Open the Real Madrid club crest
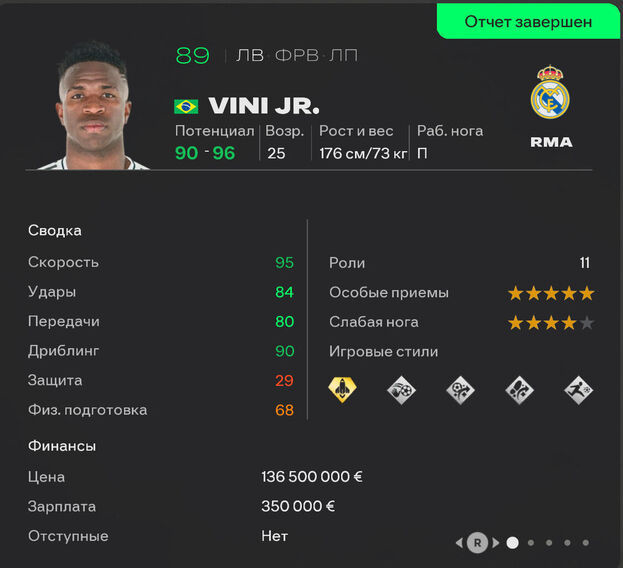623x568 pixels. tap(551, 94)
